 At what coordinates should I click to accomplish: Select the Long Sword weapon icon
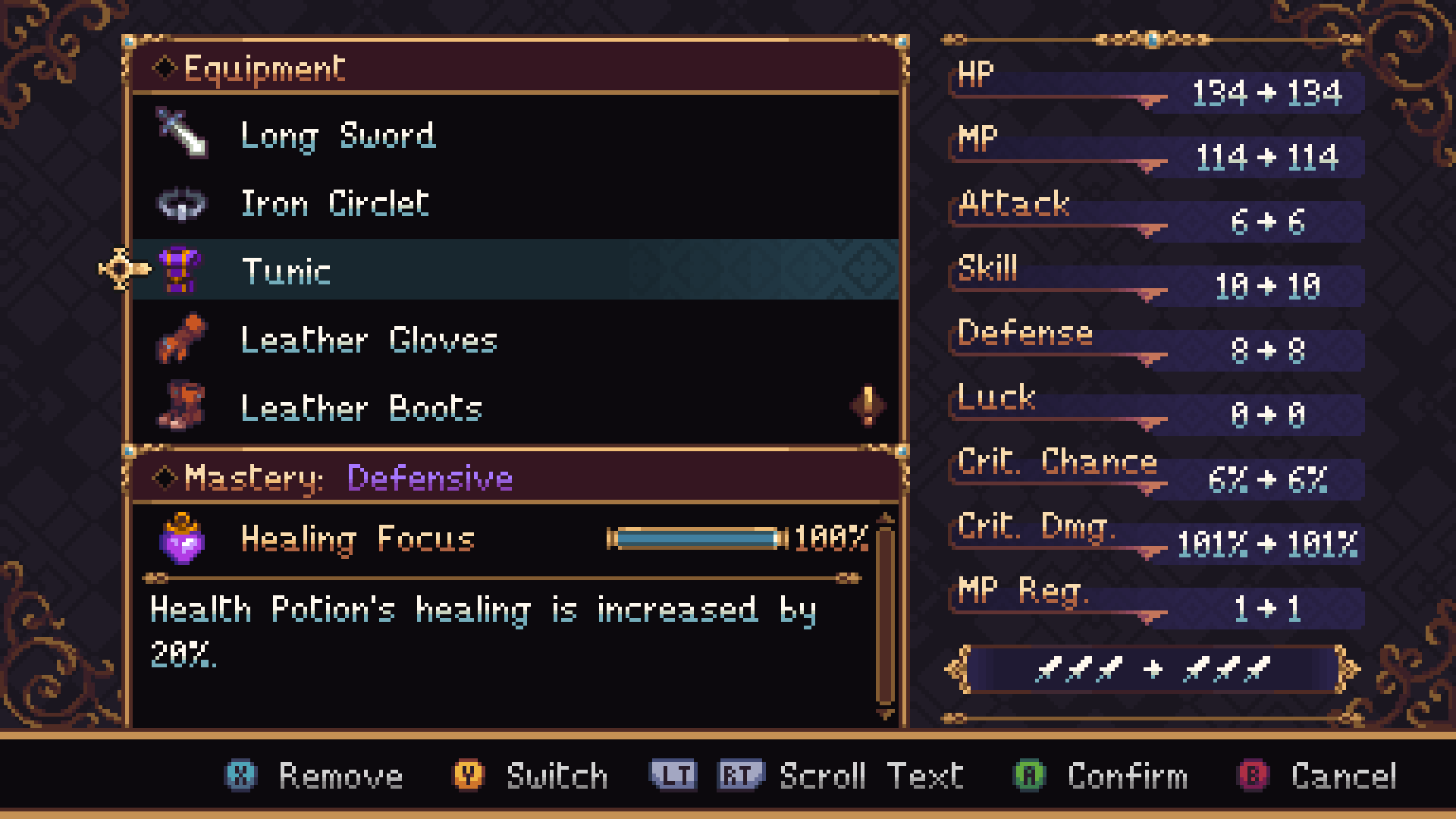(179, 135)
